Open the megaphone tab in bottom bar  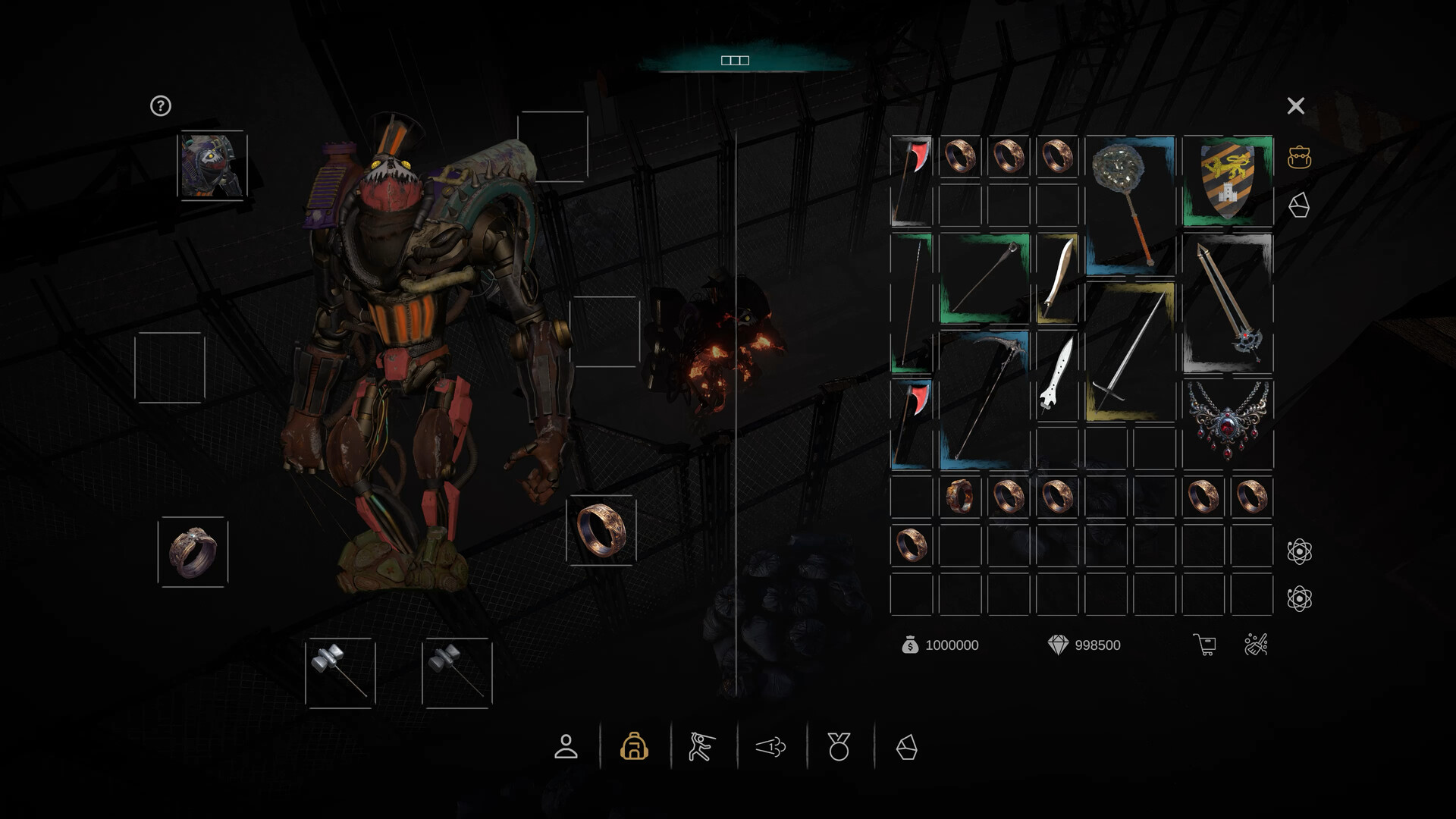click(770, 747)
